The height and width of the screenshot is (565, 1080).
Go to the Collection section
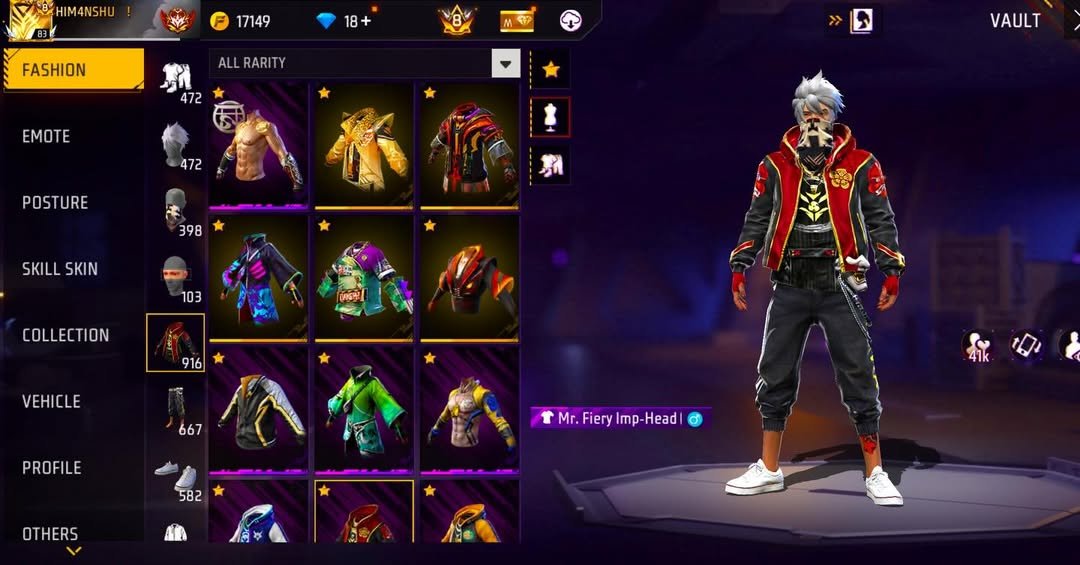click(66, 335)
